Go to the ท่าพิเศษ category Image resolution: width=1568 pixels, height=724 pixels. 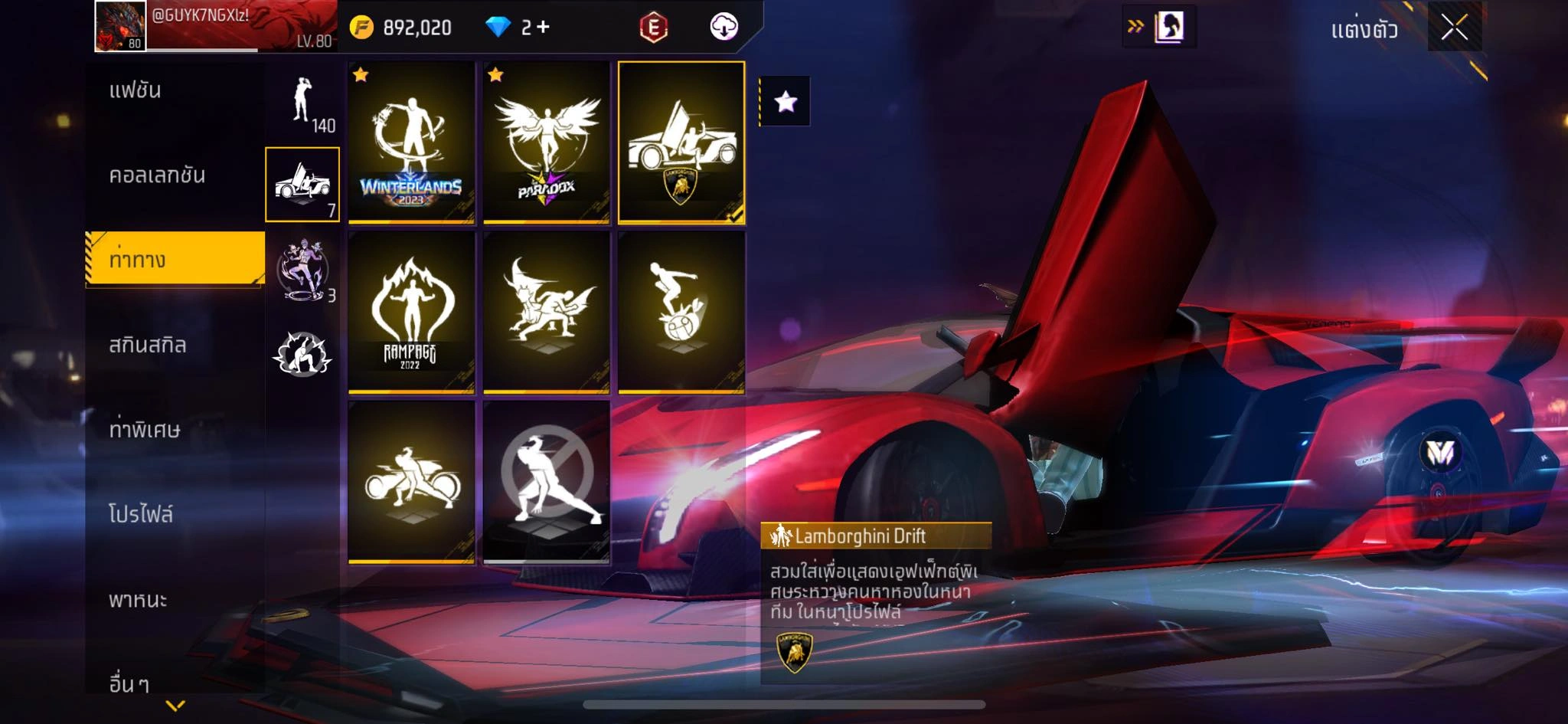tap(145, 430)
